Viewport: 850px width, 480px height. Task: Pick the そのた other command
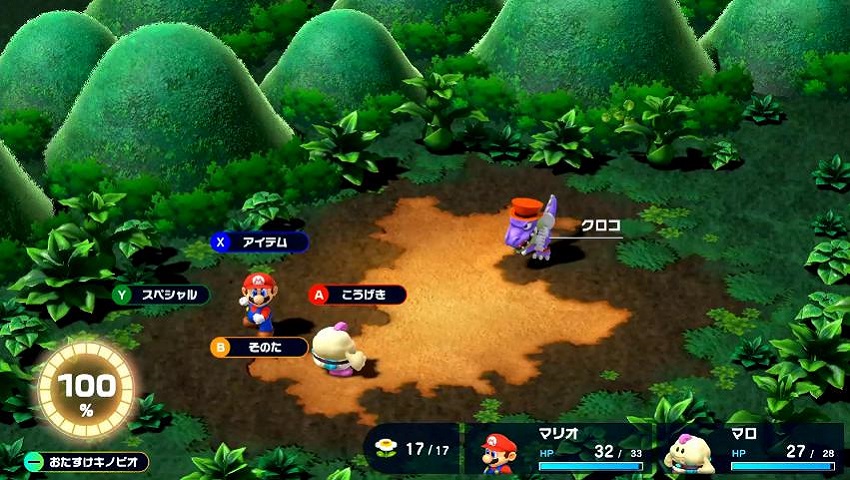[259, 347]
